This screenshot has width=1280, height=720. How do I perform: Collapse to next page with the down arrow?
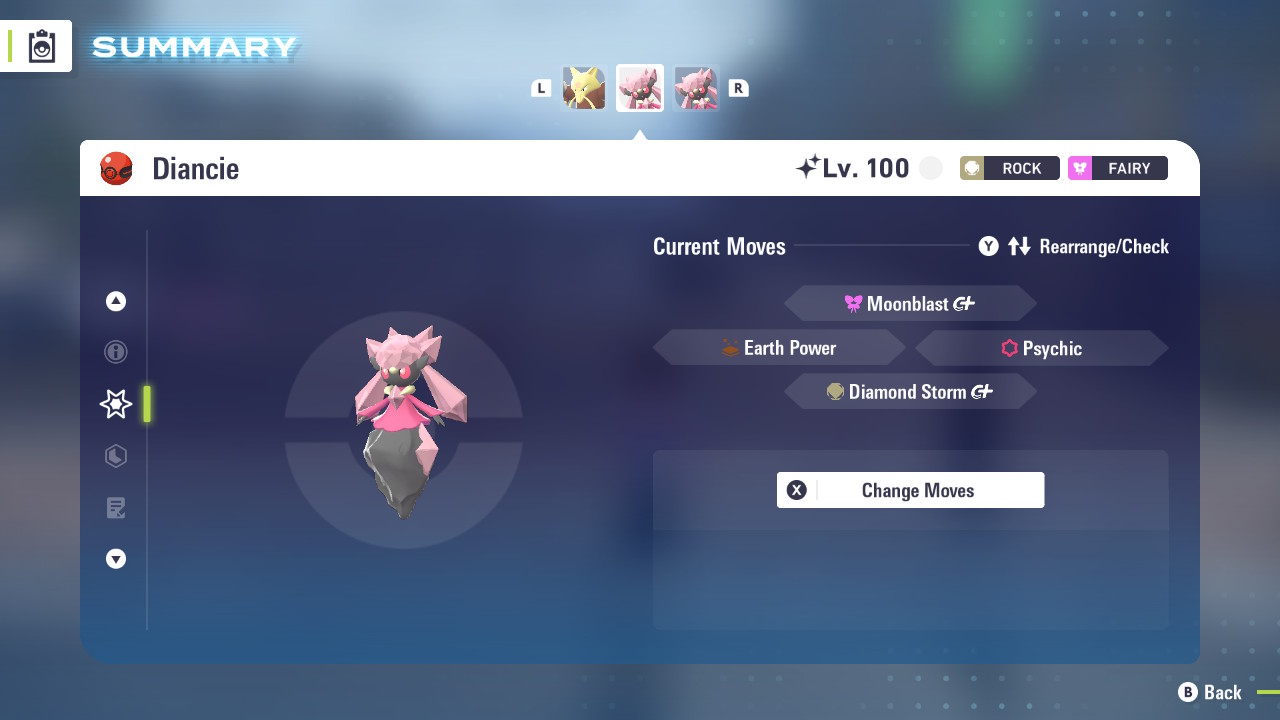(x=115, y=559)
